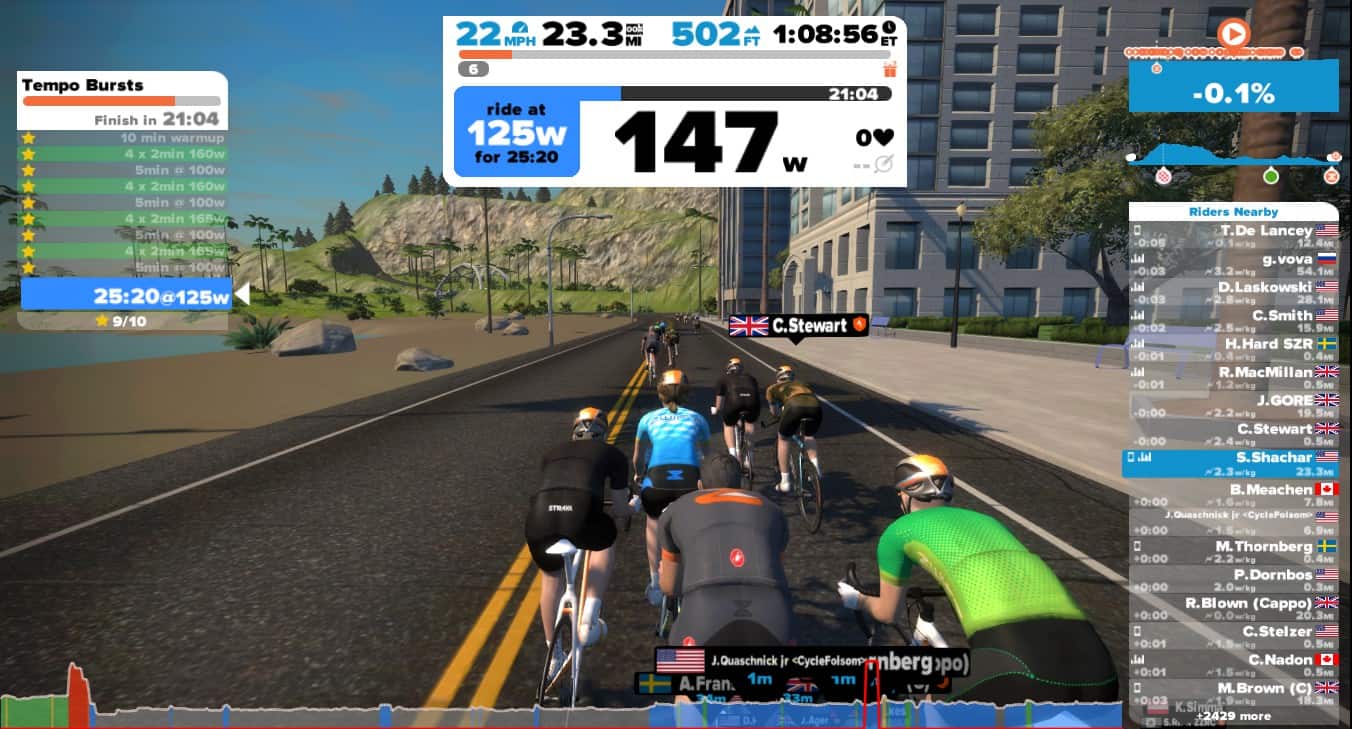1352x729 pixels.
Task: Click the gift box icon below the stats bar
Action: point(889,69)
